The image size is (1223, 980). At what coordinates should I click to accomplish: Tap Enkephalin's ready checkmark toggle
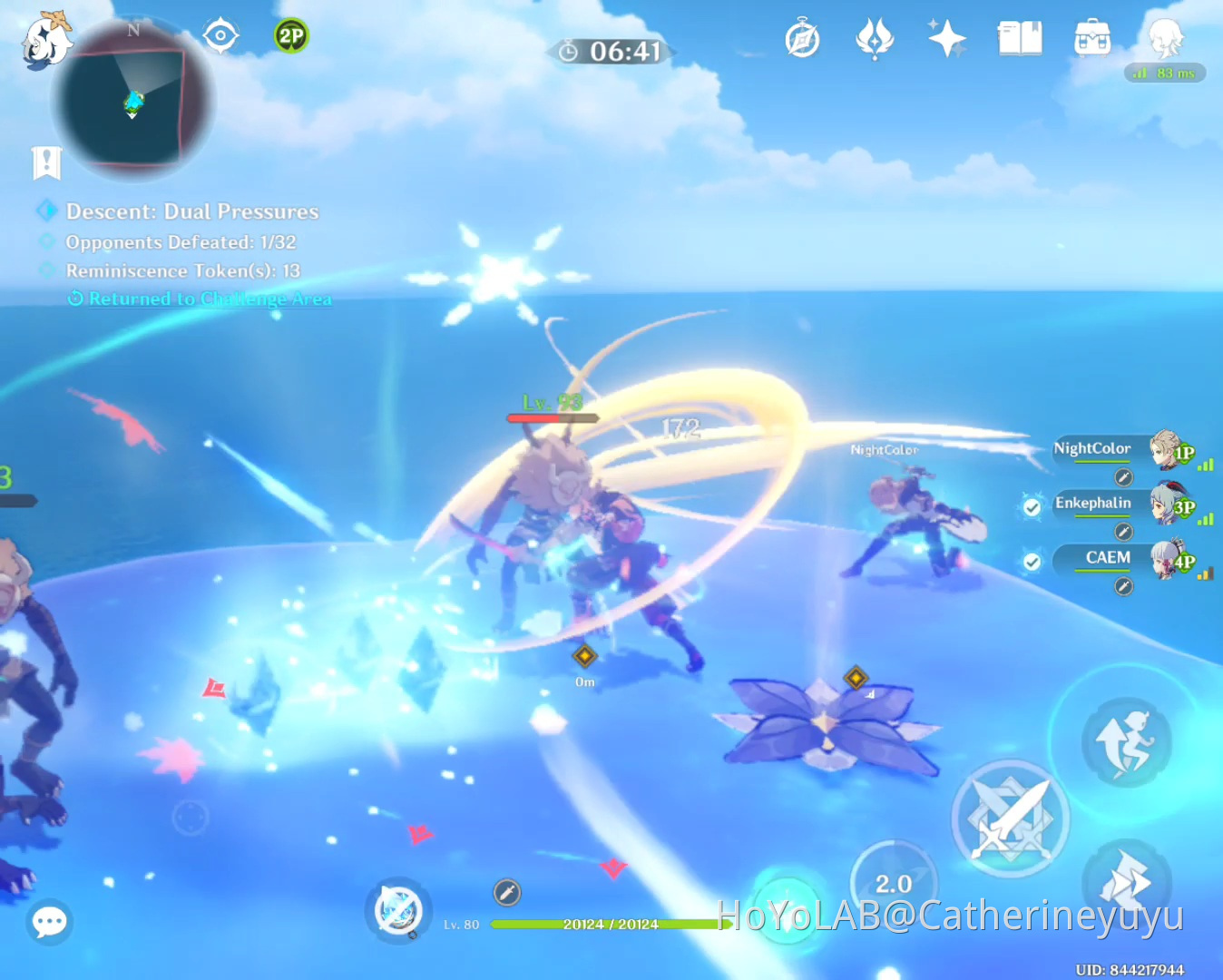coord(1032,507)
